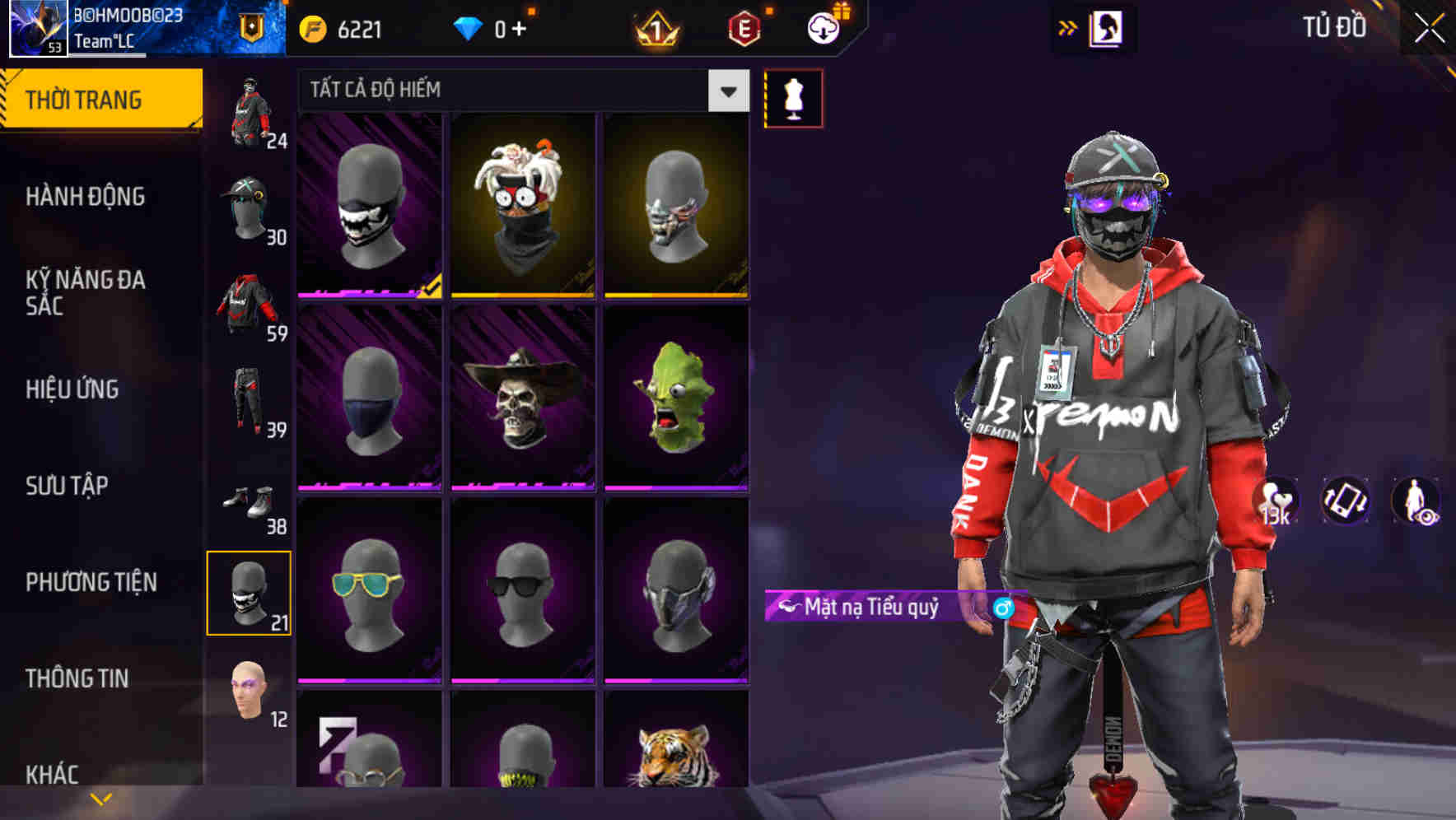Click the plus button next to diamond balance

[525, 27]
